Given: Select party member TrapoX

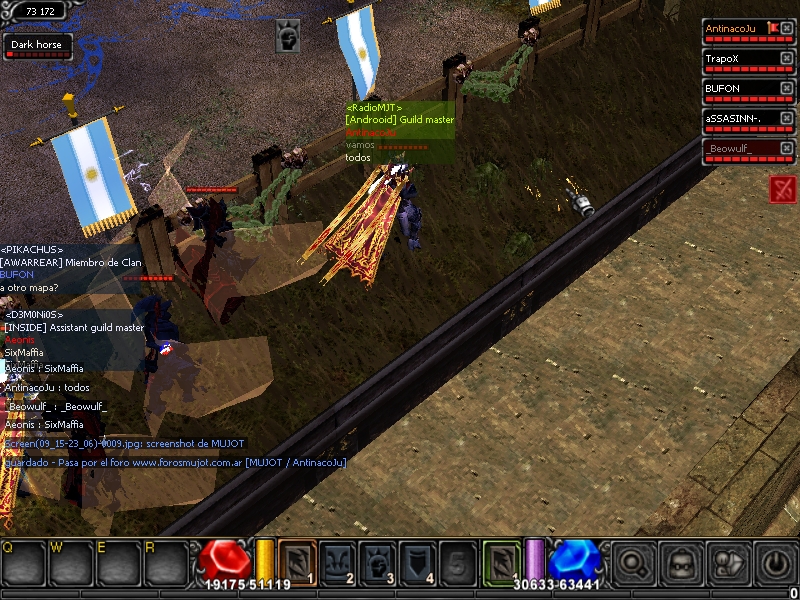Looking at the screenshot, I should pyautogui.click(x=740, y=59).
